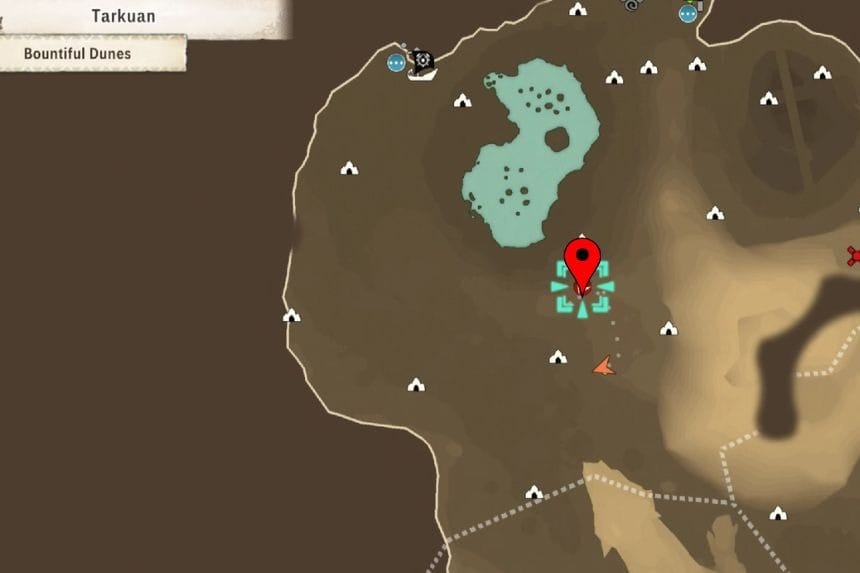The width and height of the screenshot is (860, 573).
Task: Select the red location pin marker
Action: pos(582,262)
